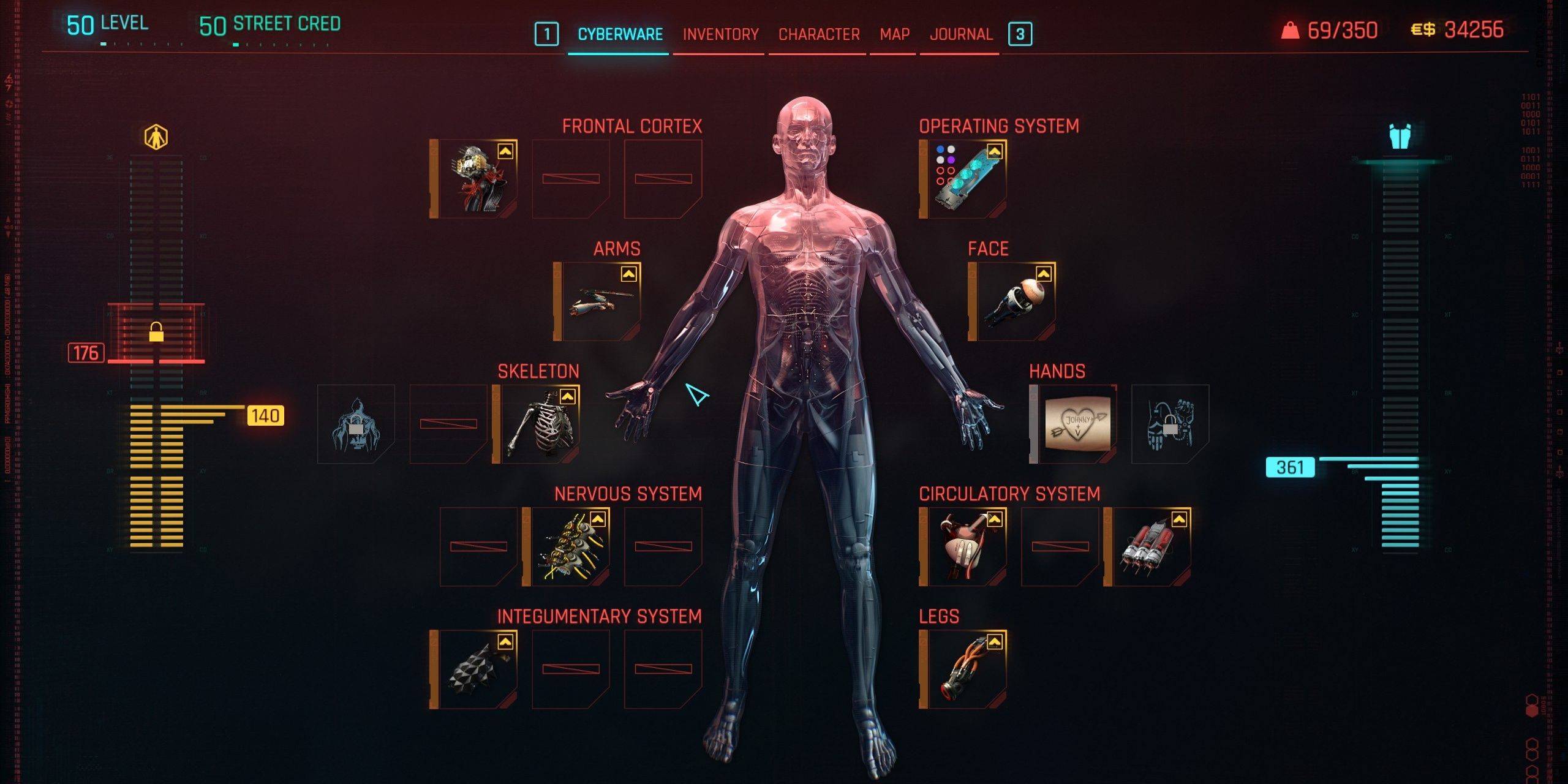
Task: Switch to the Cyberware tab
Action: pyautogui.click(x=620, y=34)
